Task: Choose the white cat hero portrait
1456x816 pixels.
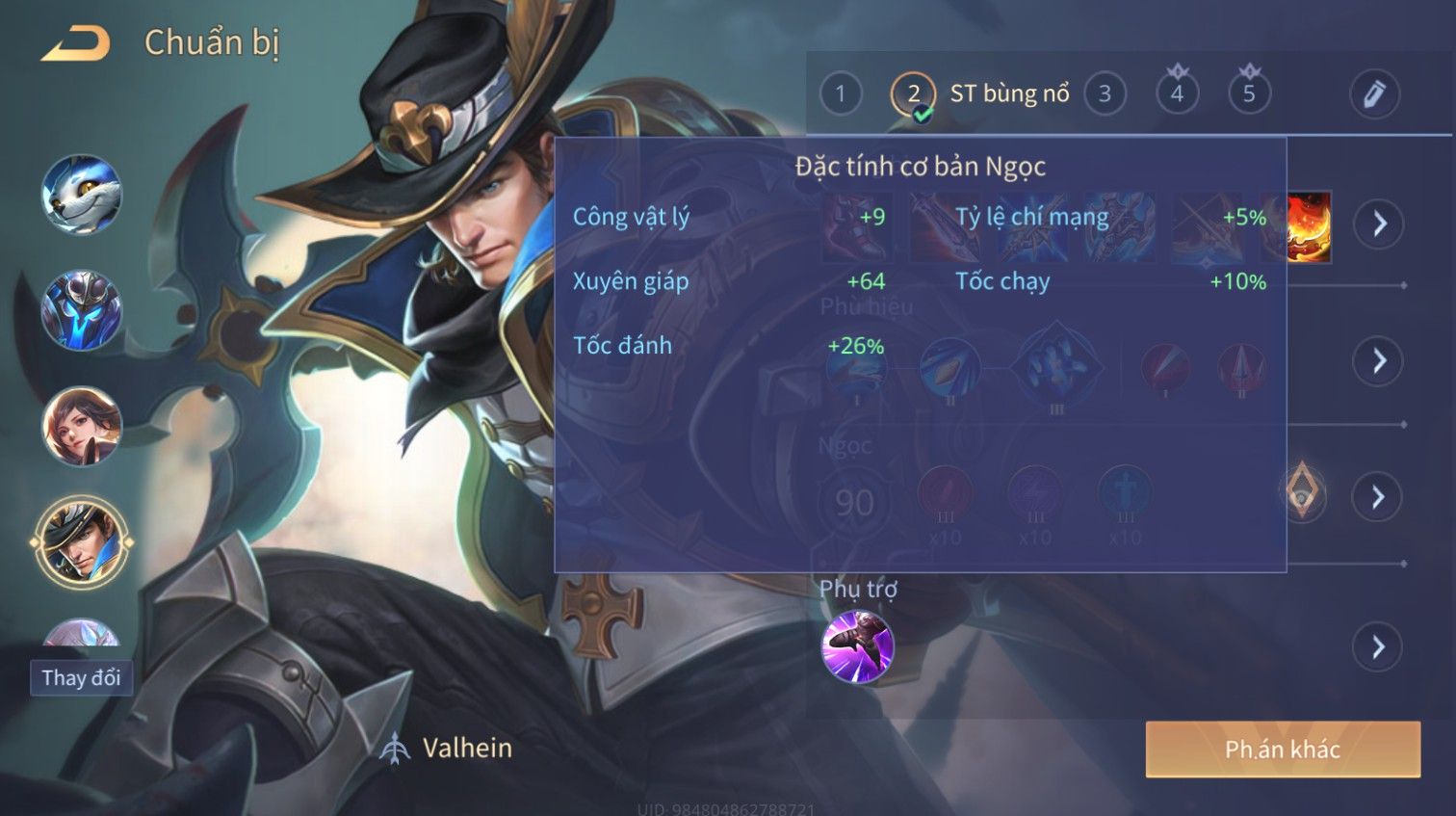Action: pyautogui.click(x=82, y=195)
